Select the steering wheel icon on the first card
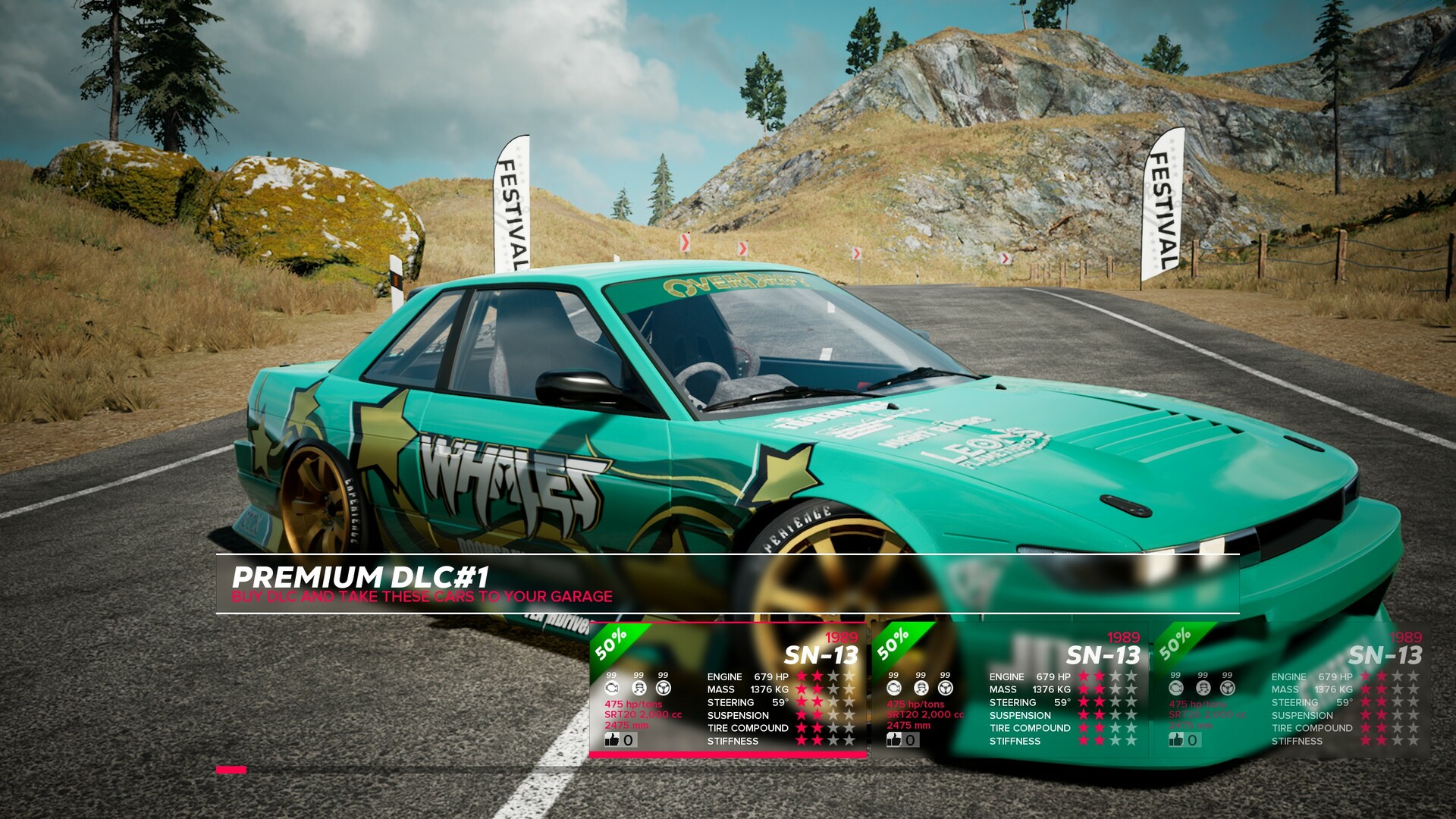1456x819 pixels. (x=663, y=688)
